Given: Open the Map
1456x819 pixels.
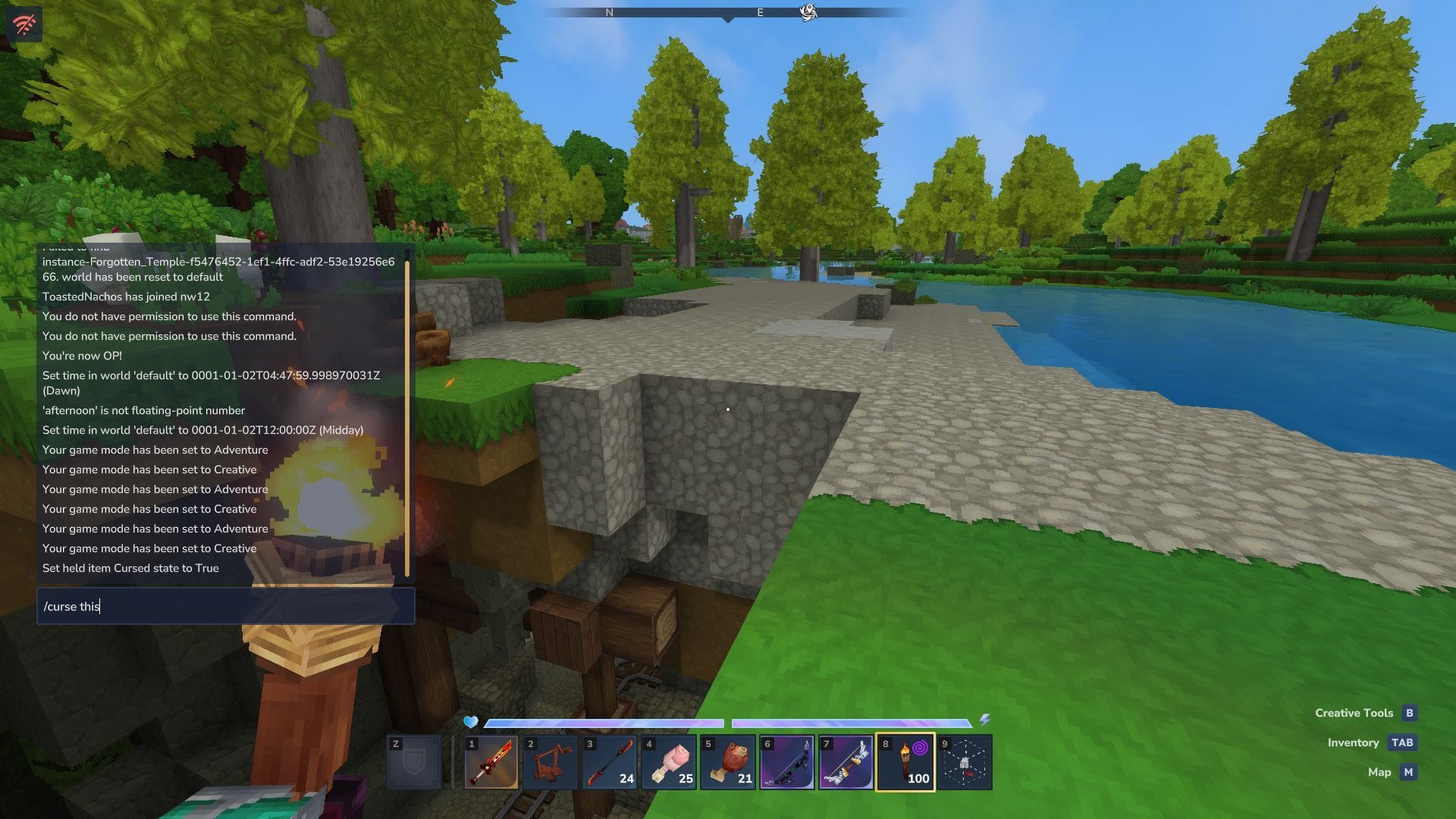Looking at the screenshot, I should tap(1380, 772).
